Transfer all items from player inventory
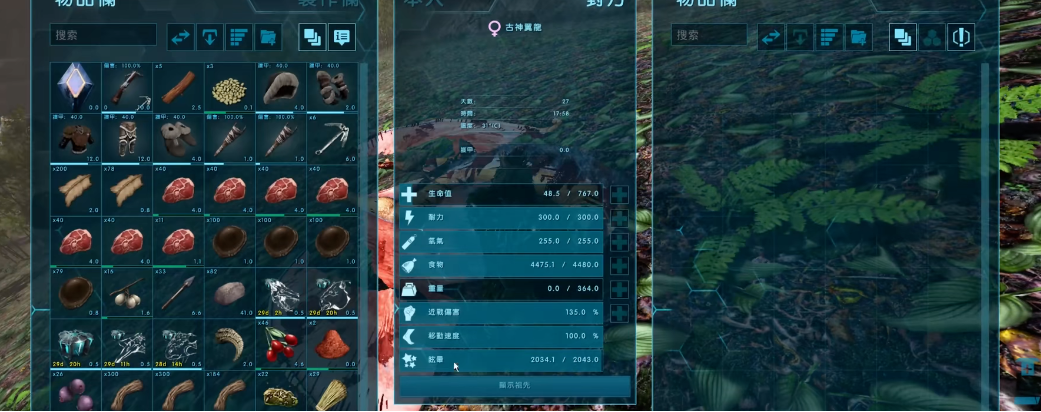This screenshot has height=412, width=1041. 181,38
